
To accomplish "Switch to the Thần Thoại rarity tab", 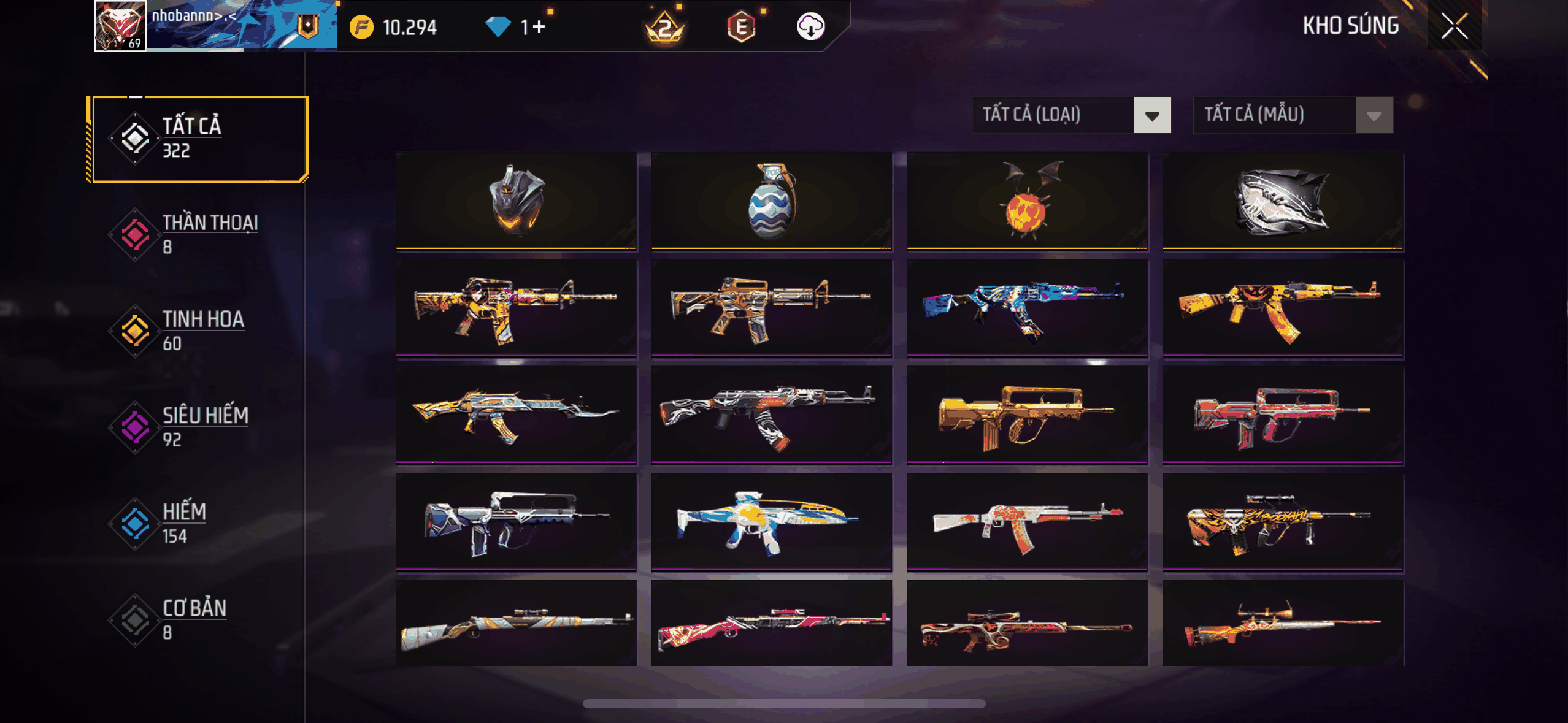I will point(198,234).
